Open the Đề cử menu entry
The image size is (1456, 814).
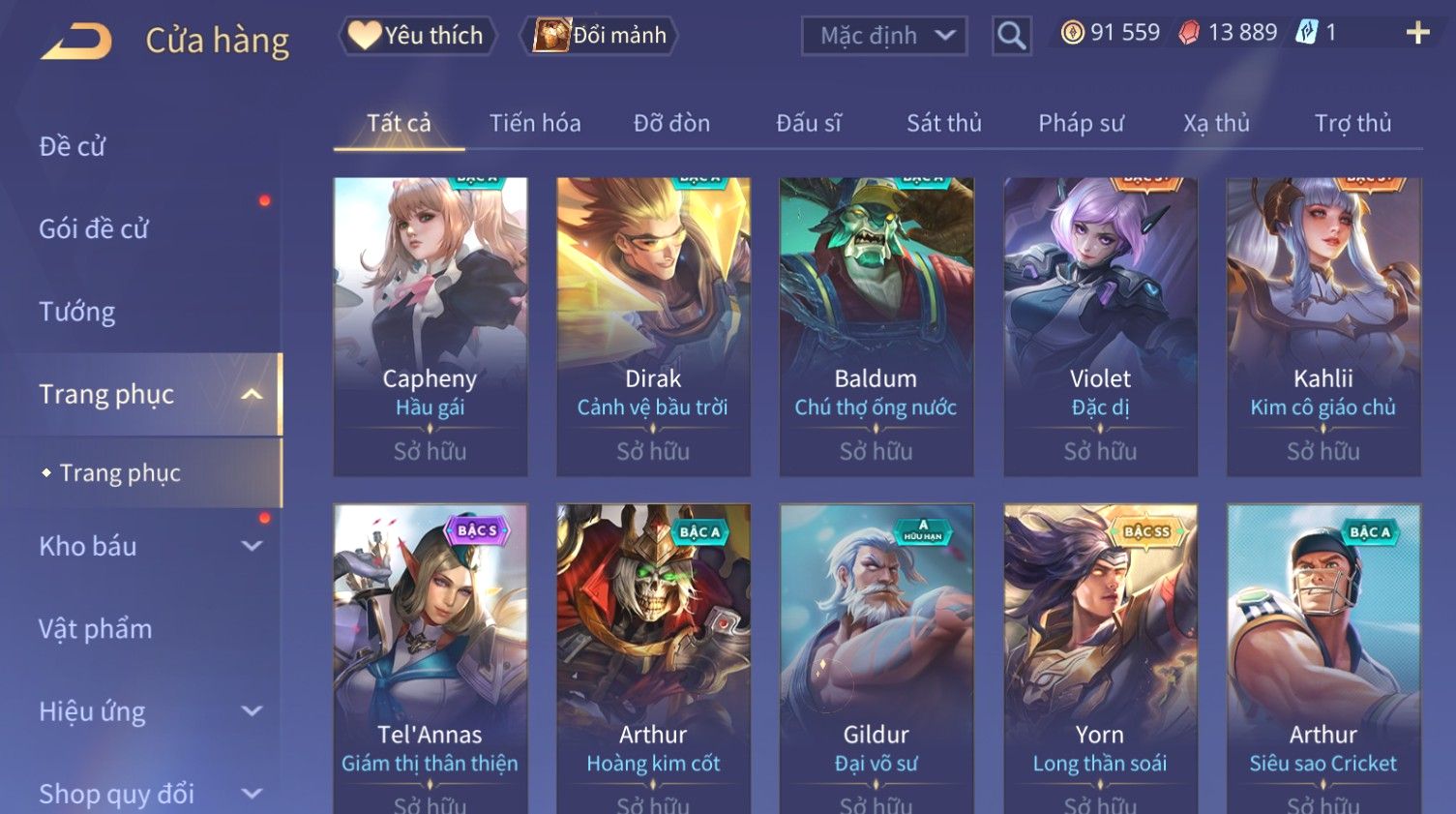click(73, 146)
